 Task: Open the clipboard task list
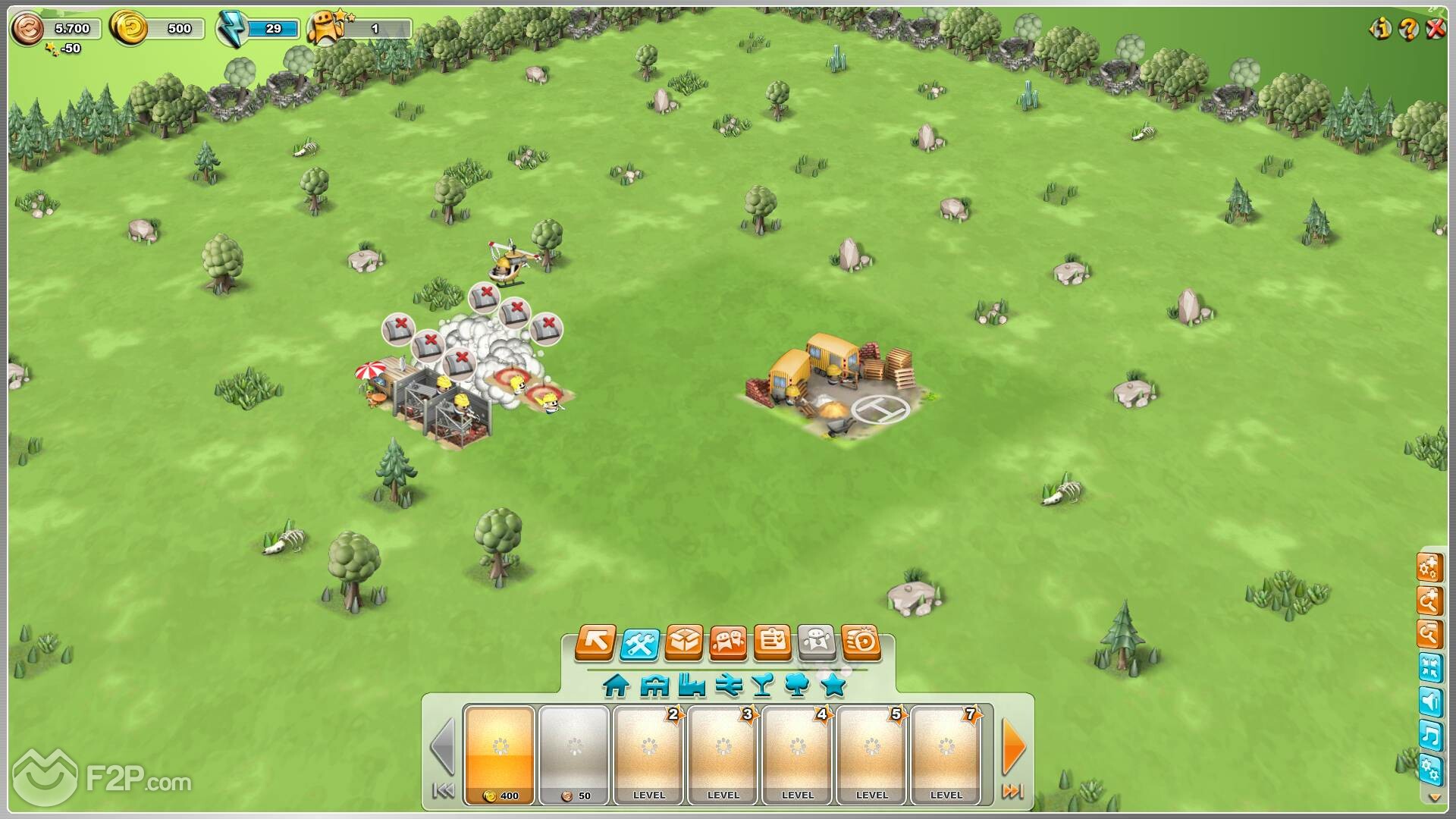click(772, 643)
